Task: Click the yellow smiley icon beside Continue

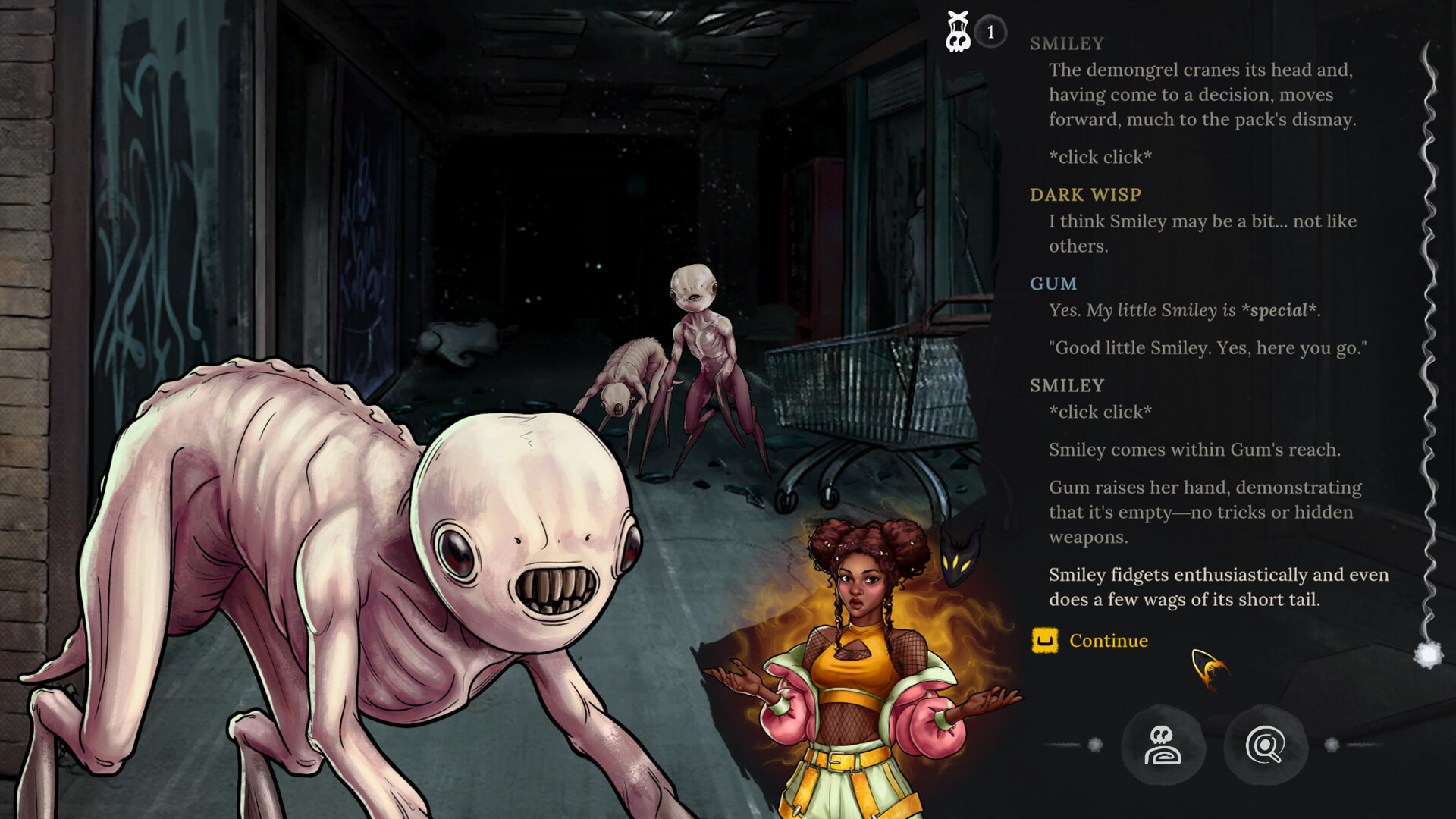Action: tap(1044, 641)
